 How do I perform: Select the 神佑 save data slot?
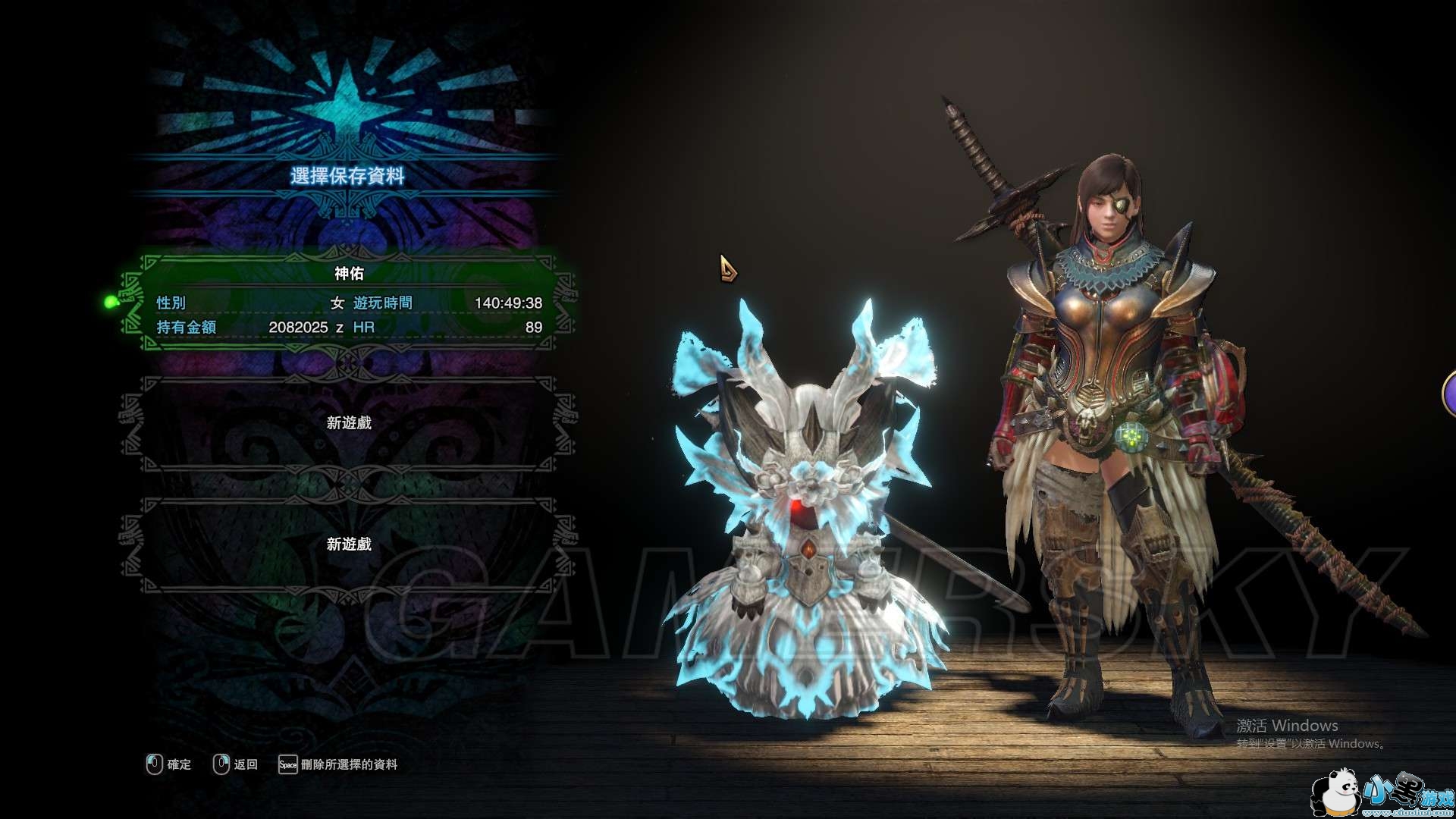(x=349, y=303)
